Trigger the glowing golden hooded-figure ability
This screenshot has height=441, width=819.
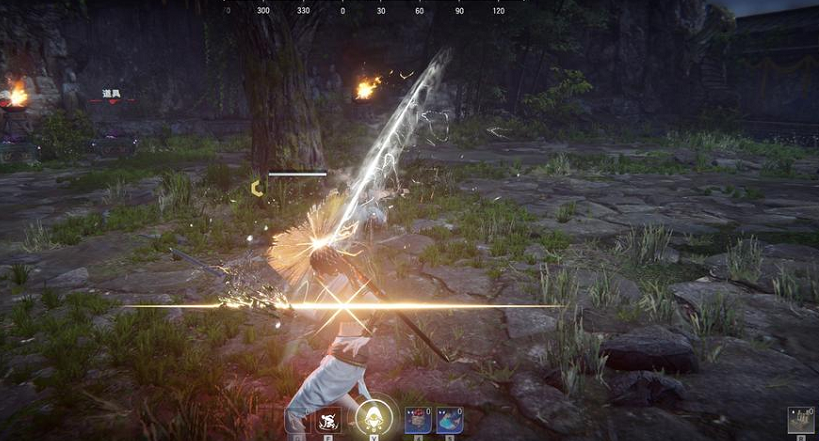[373, 417]
